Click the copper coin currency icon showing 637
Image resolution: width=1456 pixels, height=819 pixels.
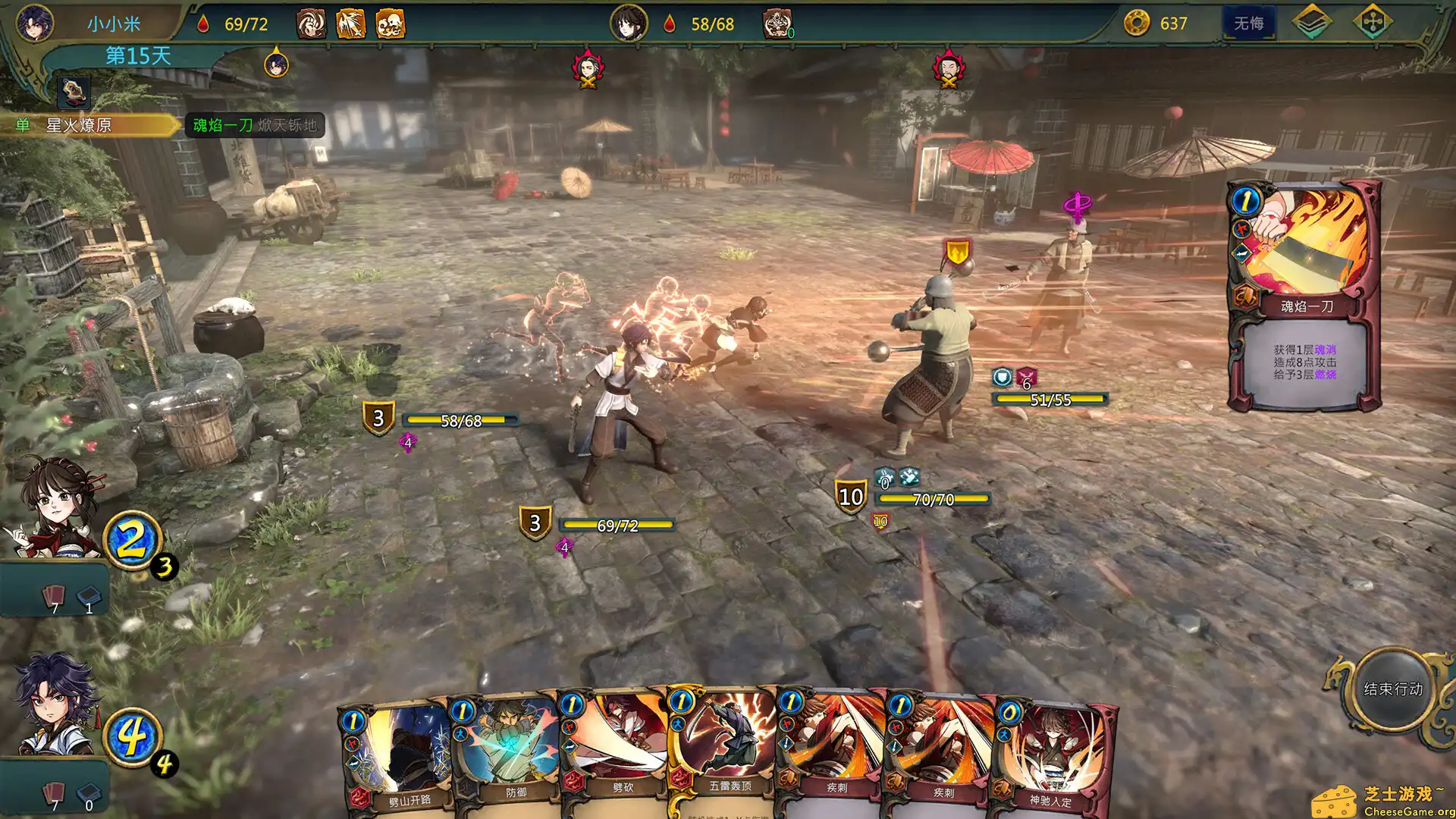pyautogui.click(x=1137, y=24)
